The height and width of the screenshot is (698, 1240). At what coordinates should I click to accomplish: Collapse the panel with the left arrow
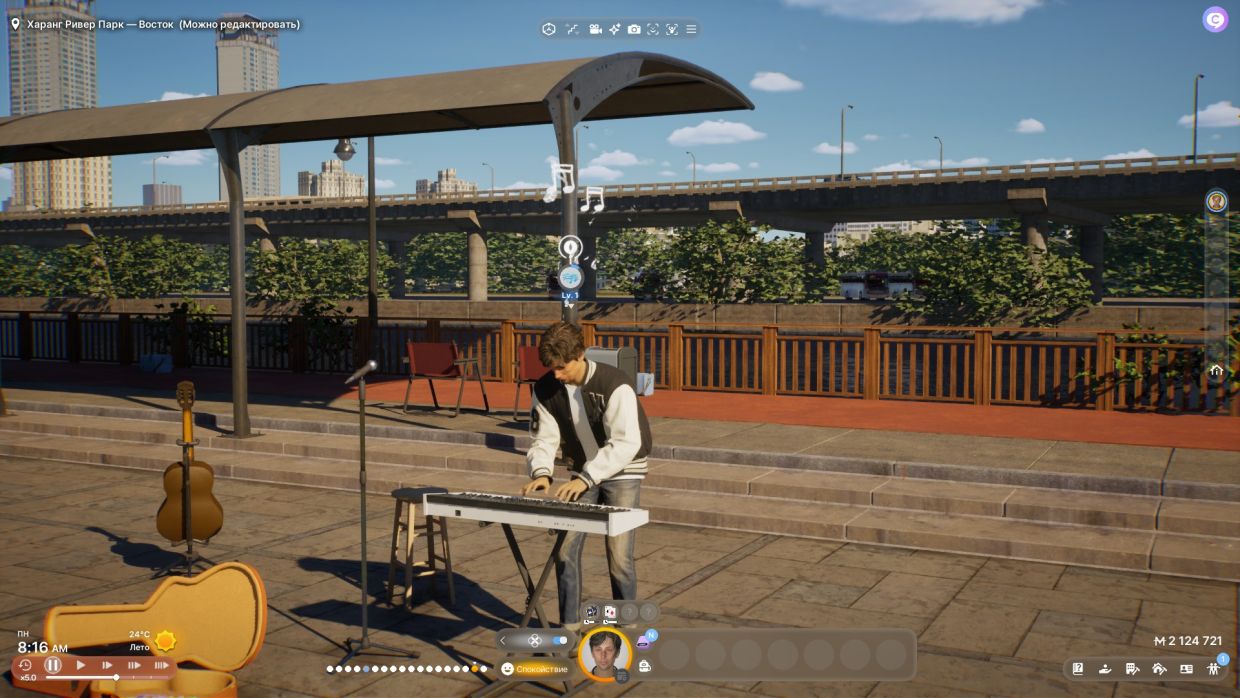click(x=503, y=640)
